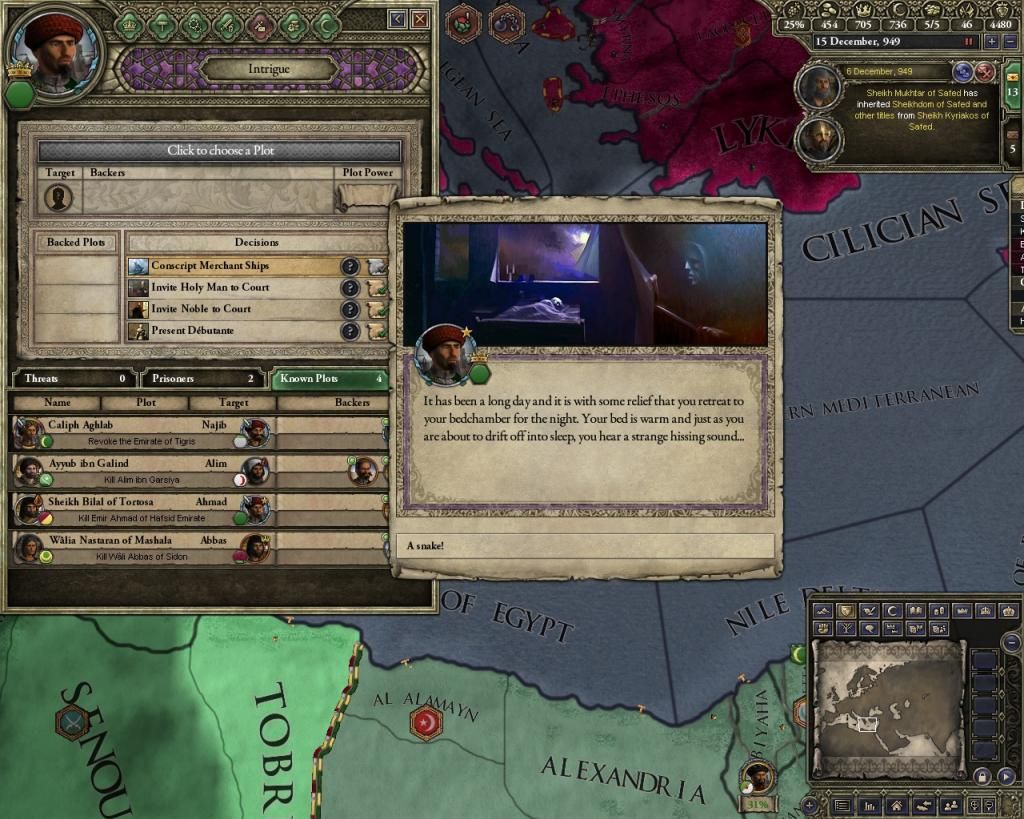The height and width of the screenshot is (819, 1024).
Task: Select the Invite Holy Man to Court decision
Action: (235, 288)
